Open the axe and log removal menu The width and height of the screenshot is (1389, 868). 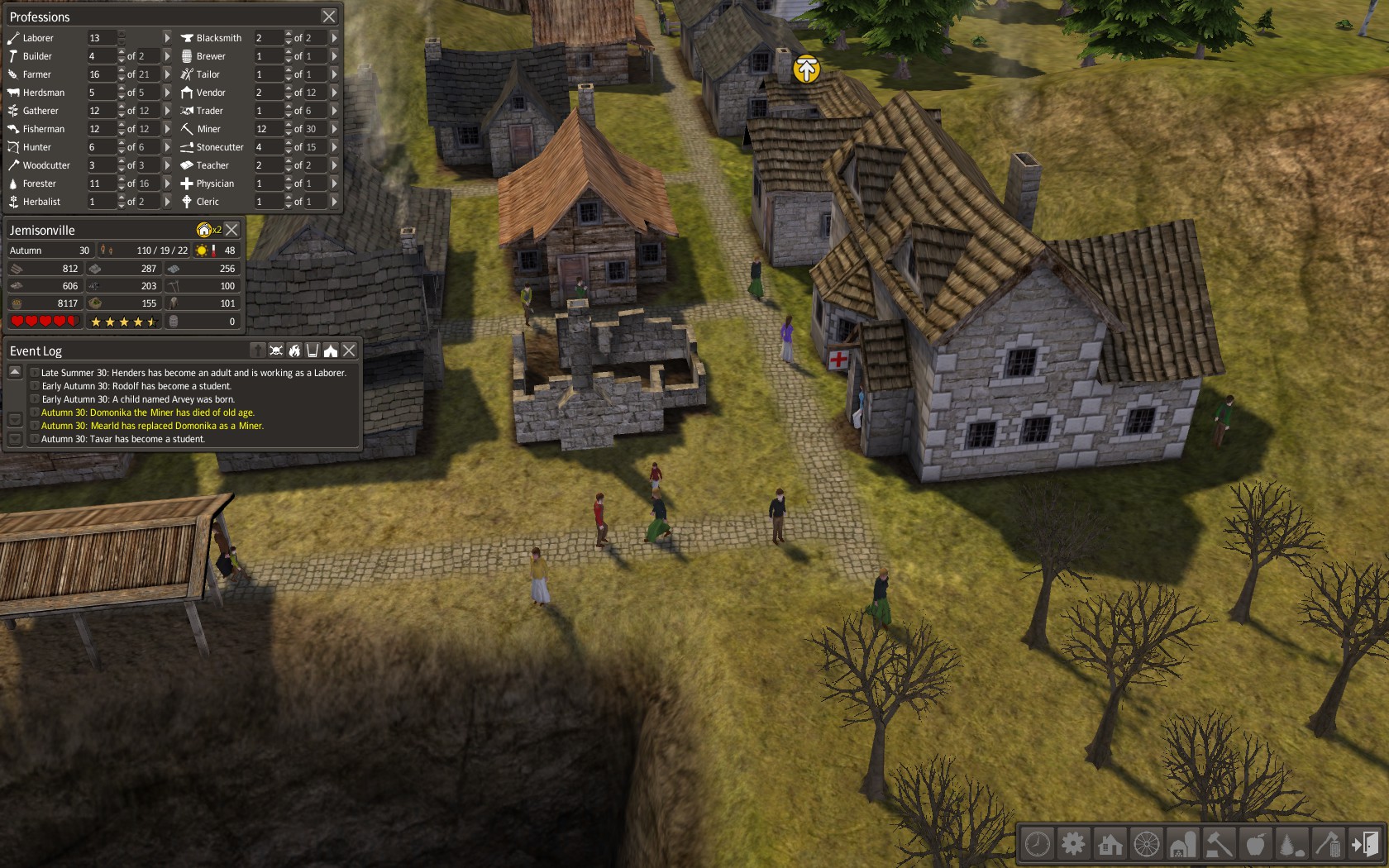1328,844
